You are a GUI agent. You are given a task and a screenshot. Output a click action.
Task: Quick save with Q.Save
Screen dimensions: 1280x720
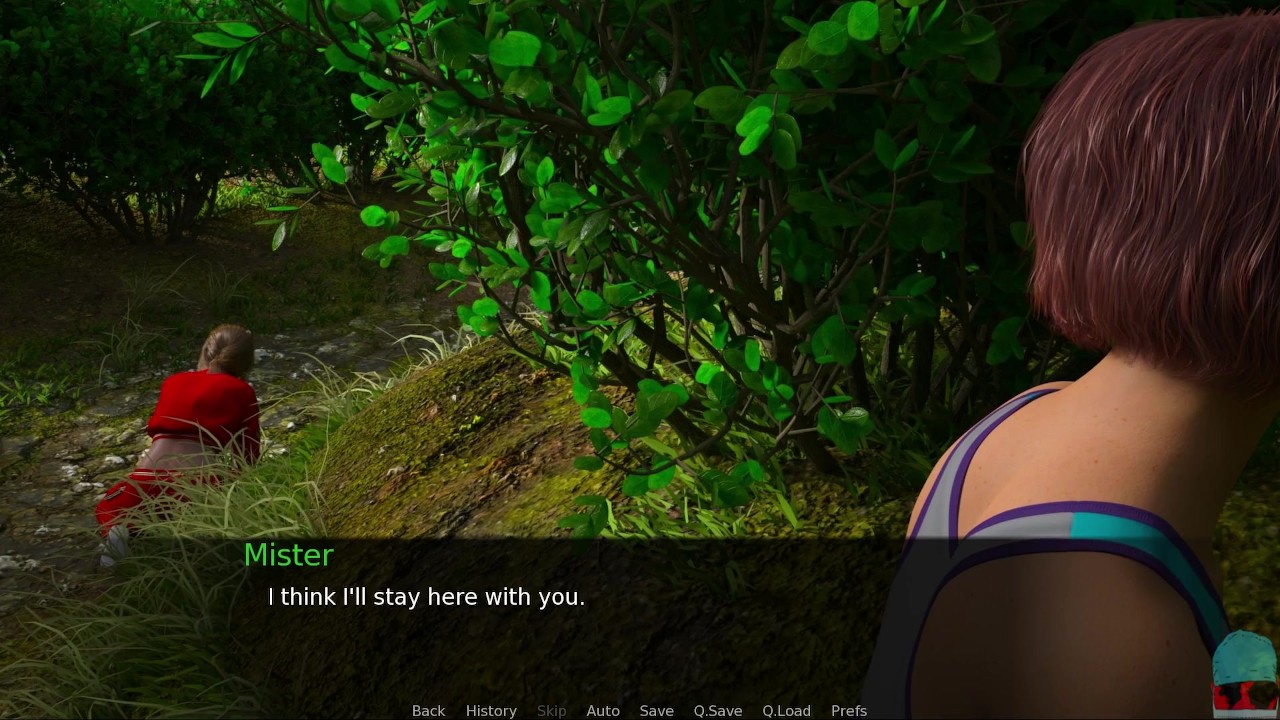[718, 710]
